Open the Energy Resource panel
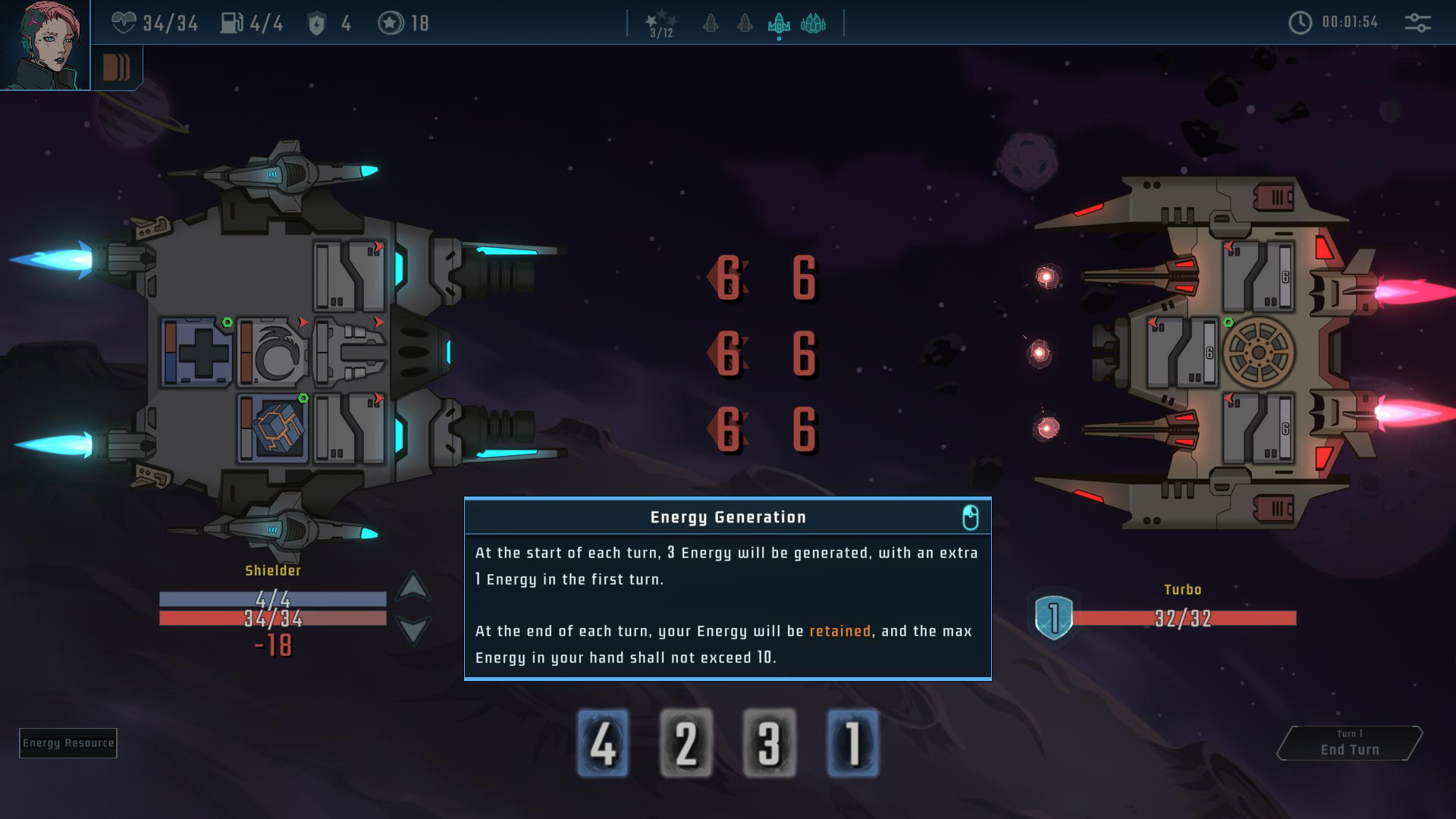The height and width of the screenshot is (819, 1456). click(68, 743)
